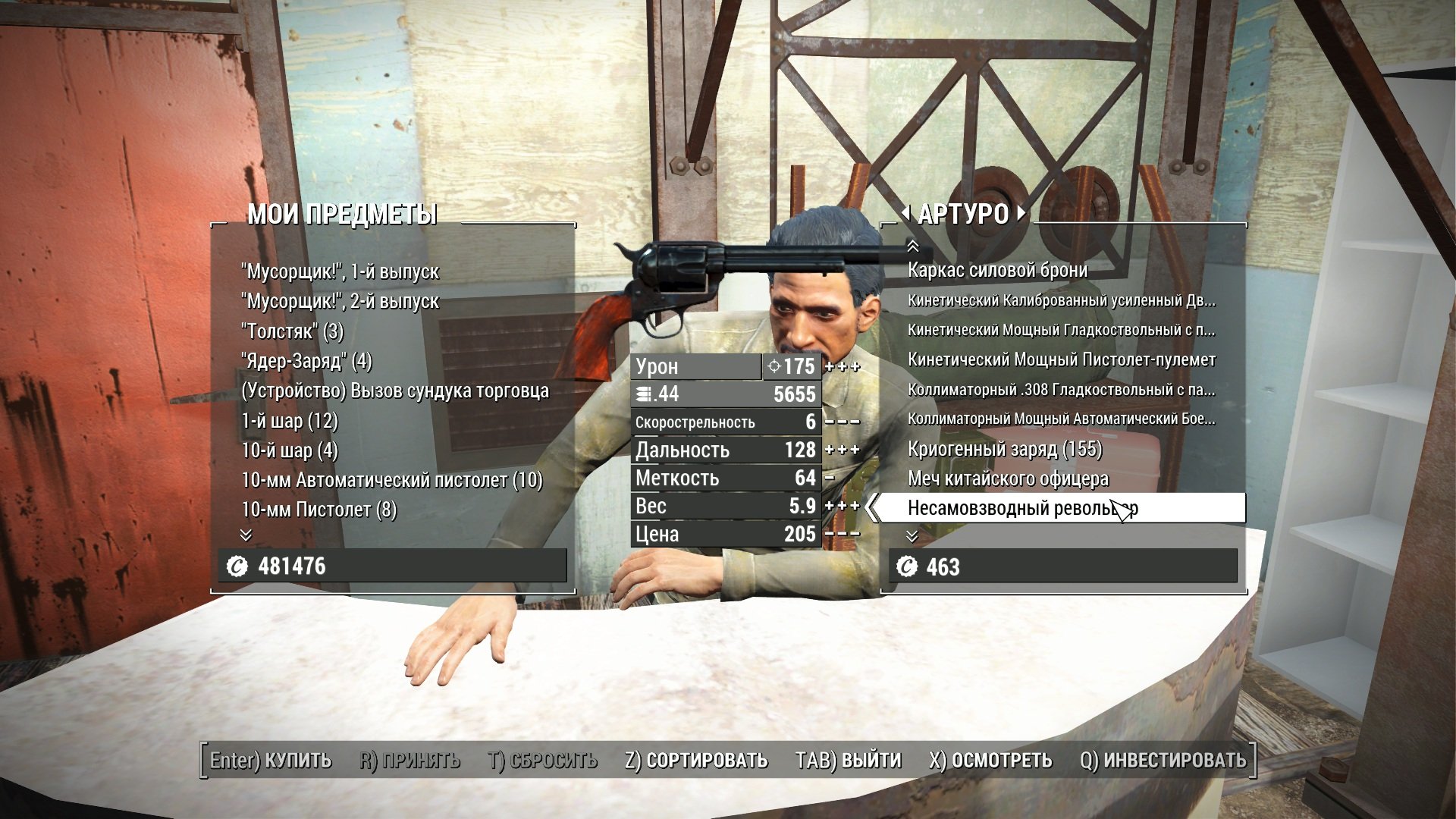
Task: Pick (Устройство) Вызов сундука торговца
Action: [x=394, y=391]
